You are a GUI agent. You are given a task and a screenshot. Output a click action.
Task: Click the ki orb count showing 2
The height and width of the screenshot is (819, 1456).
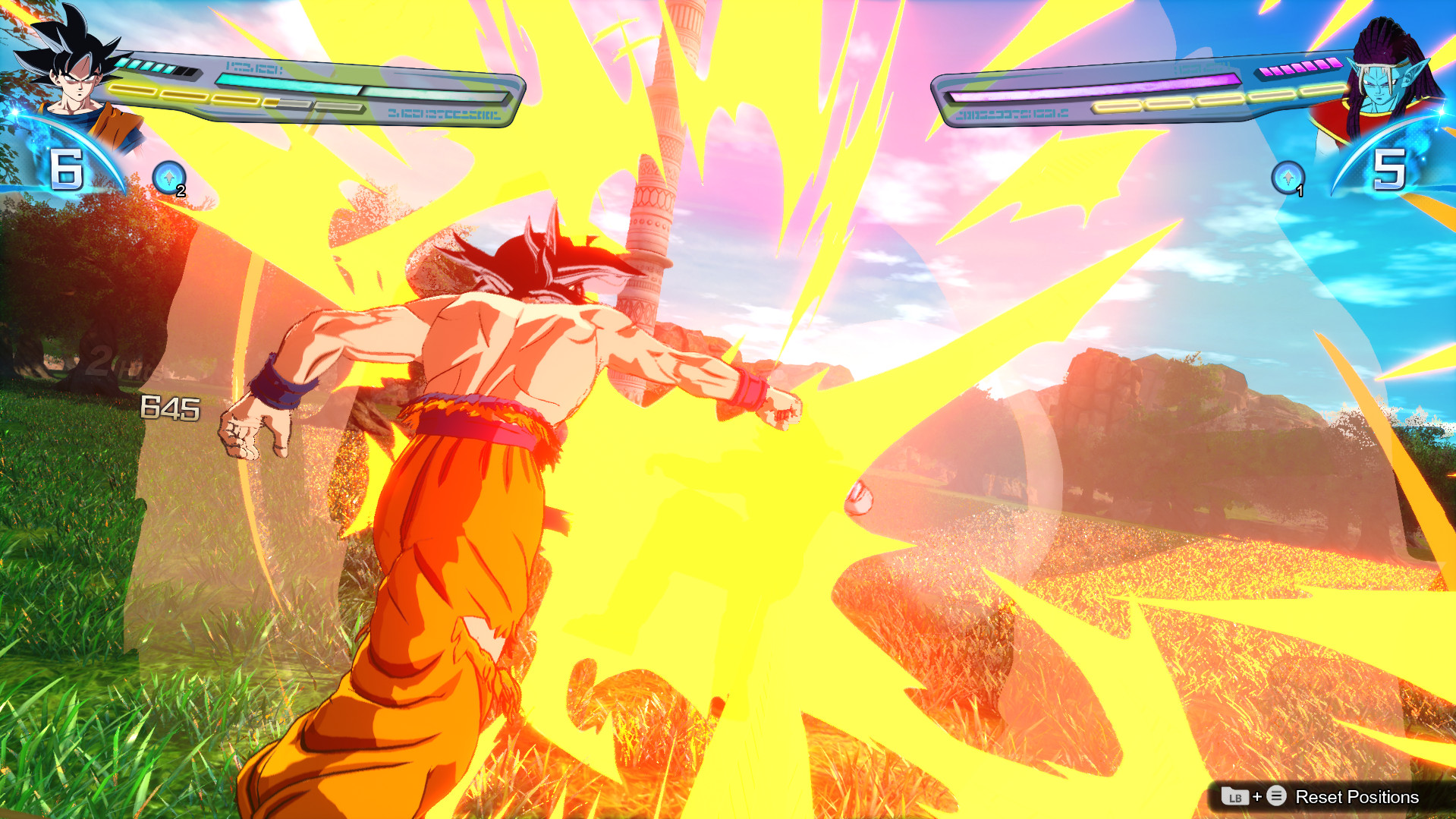click(x=181, y=191)
